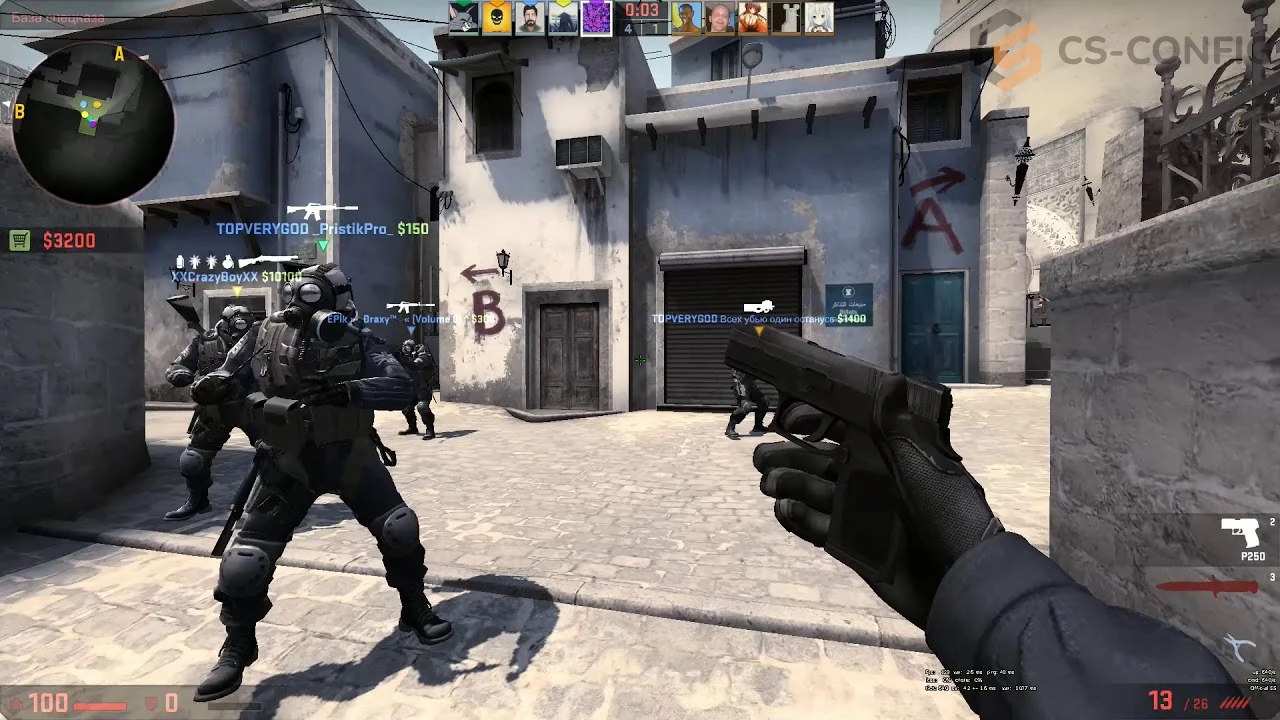Click the purple patterned avatar in the scoreboard
The image size is (1280, 720).
pos(596,16)
